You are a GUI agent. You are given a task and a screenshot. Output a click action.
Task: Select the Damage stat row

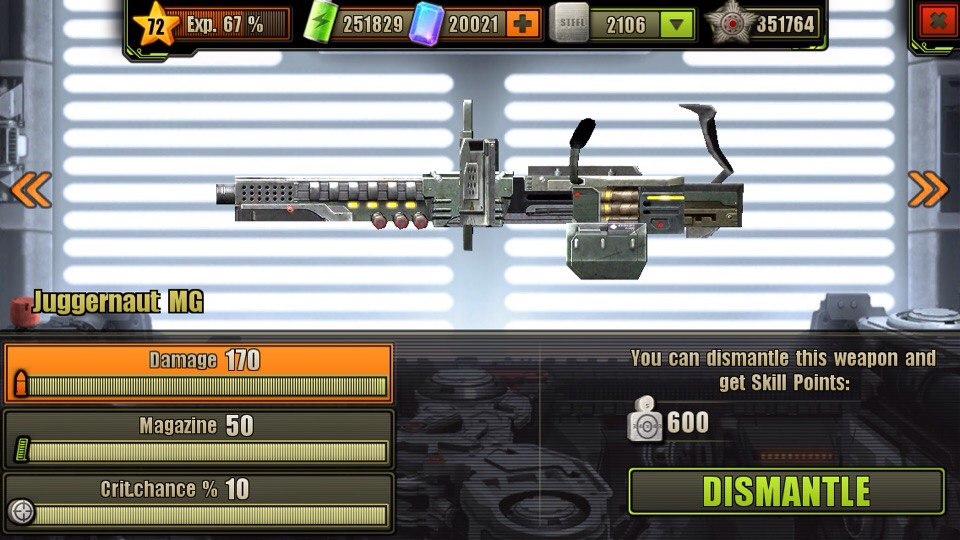(x=198, y=373)
